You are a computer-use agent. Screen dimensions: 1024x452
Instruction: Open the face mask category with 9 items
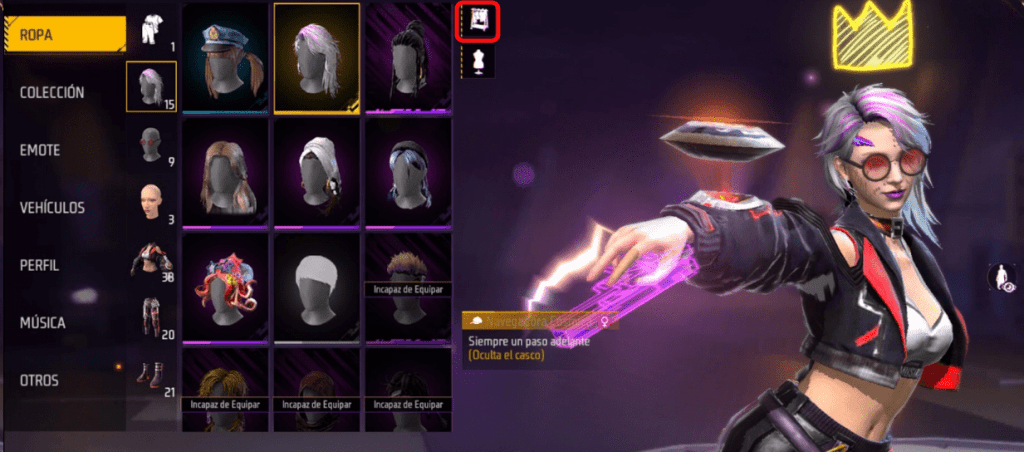pyautogui.click(x=152, y=145)
